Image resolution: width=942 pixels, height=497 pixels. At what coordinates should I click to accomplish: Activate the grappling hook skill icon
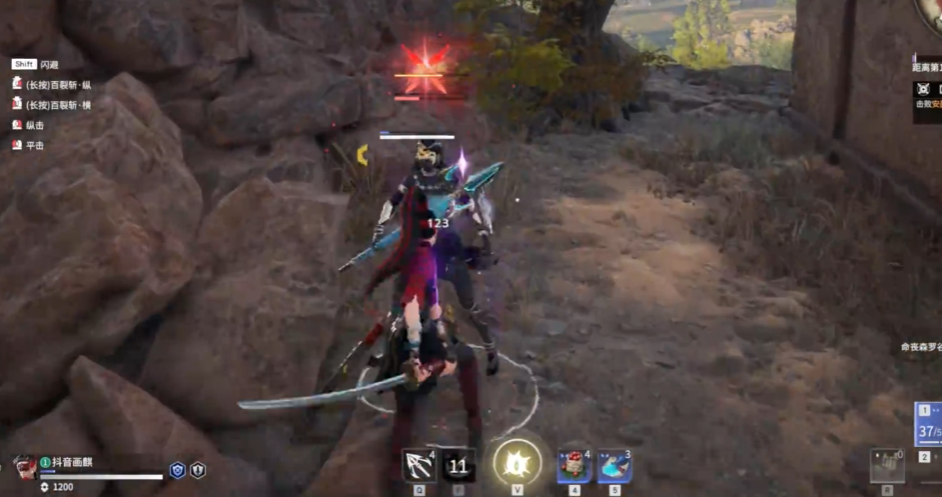(418, 465)
